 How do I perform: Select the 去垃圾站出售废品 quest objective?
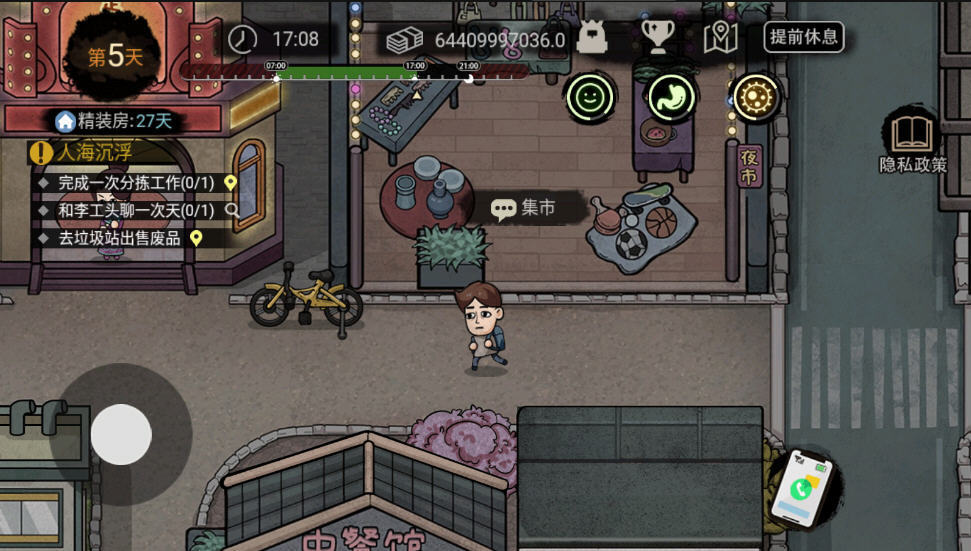click(120, 238)
